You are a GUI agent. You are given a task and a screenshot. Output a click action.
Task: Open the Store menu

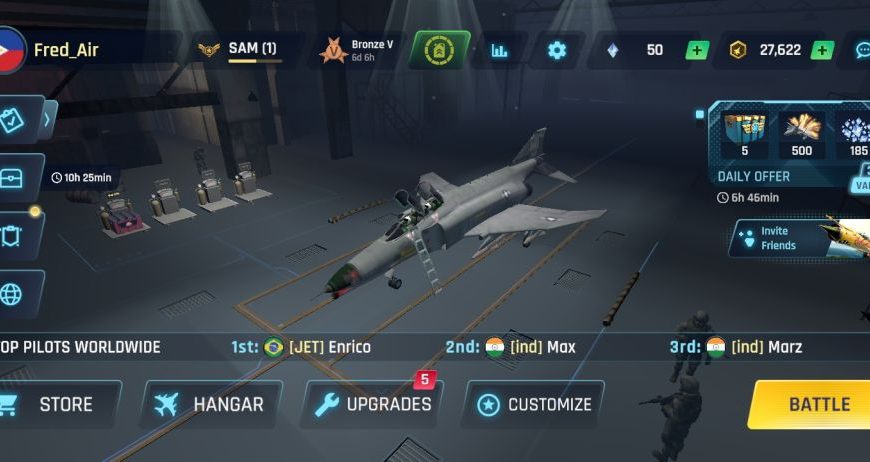tap(58, 405)
